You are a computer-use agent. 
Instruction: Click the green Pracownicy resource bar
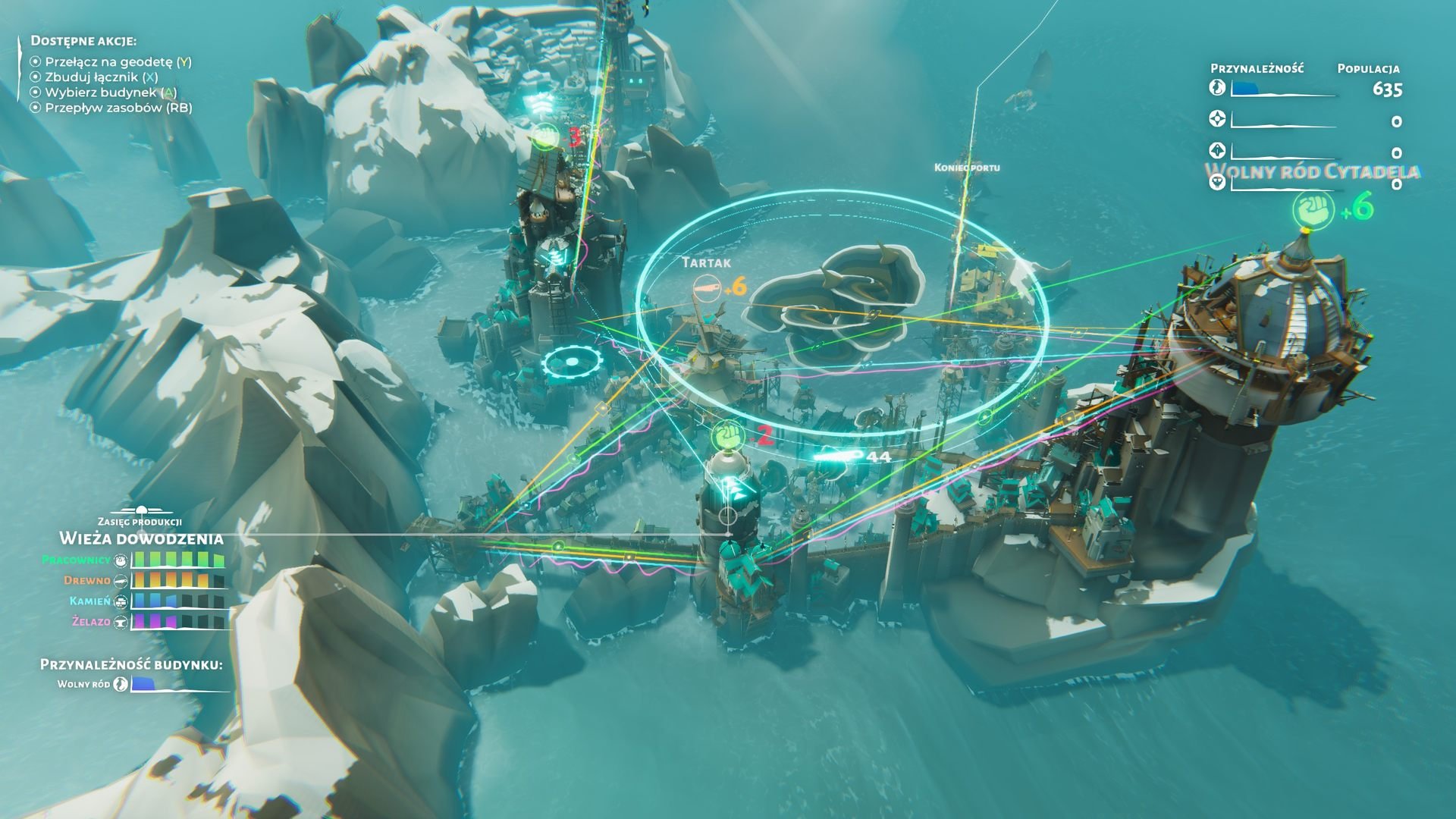coord(178,560)
